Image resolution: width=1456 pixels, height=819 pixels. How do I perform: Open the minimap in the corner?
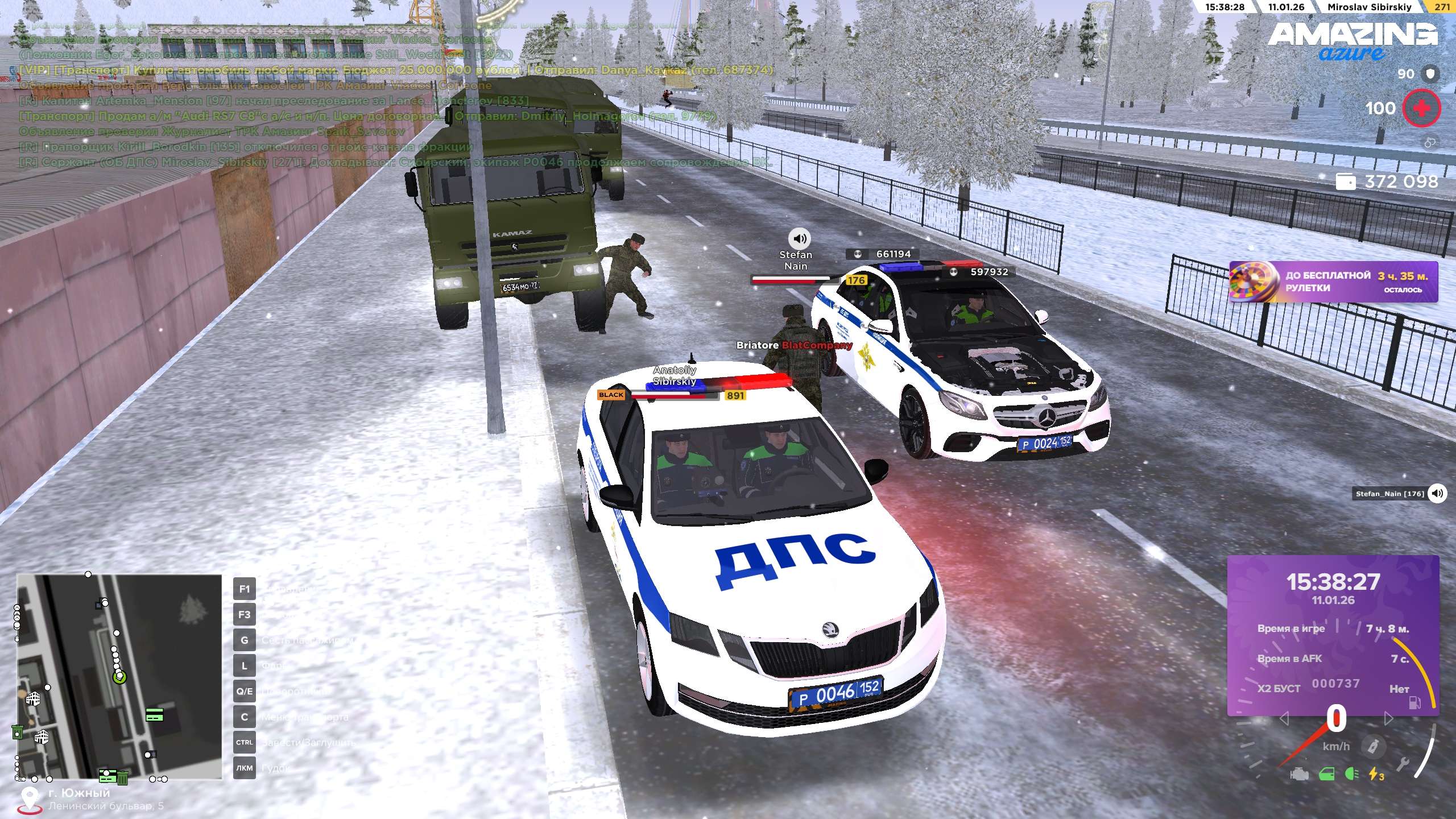click(x=119, y=676)
